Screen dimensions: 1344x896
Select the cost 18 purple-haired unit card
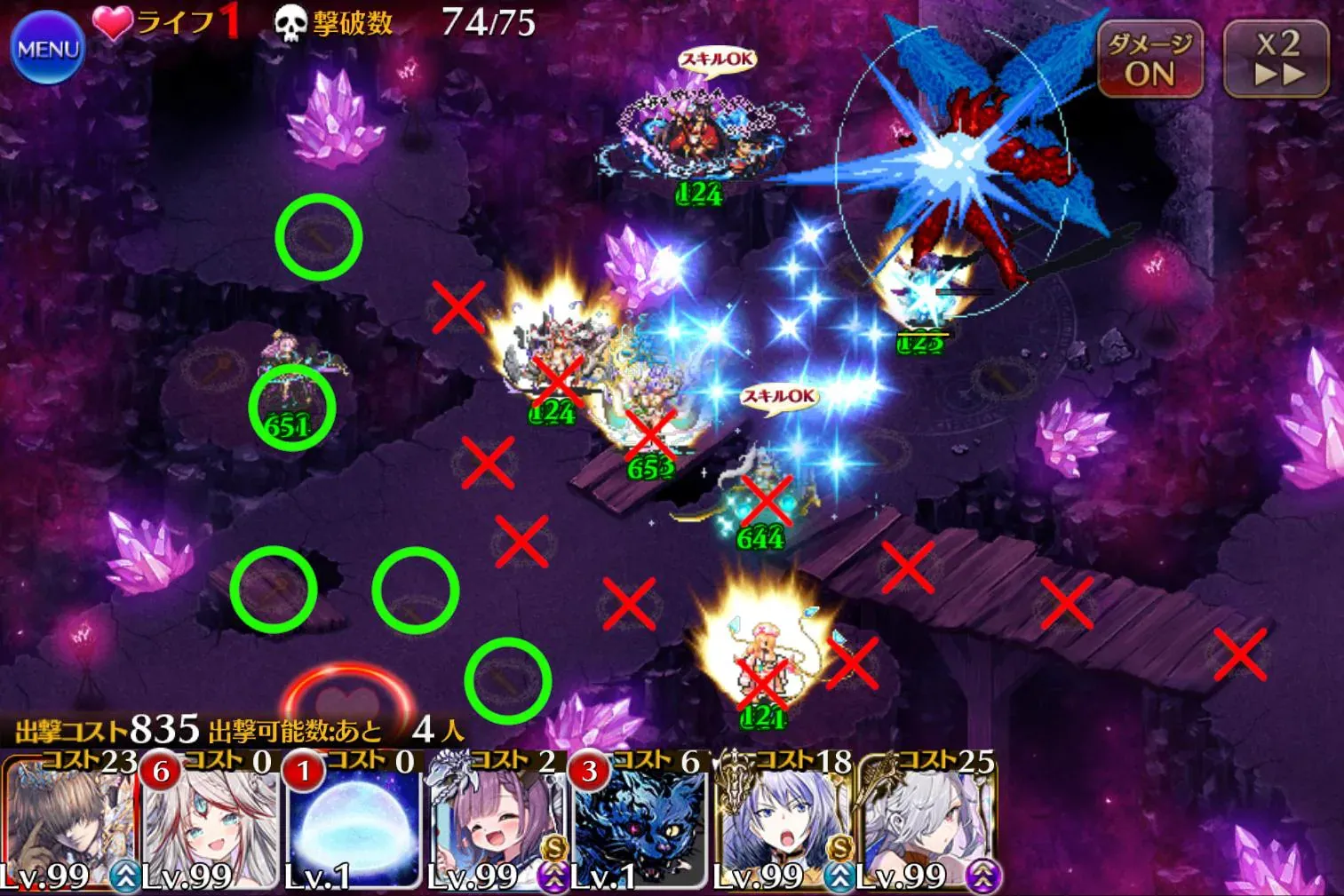(x=775, y=826)
